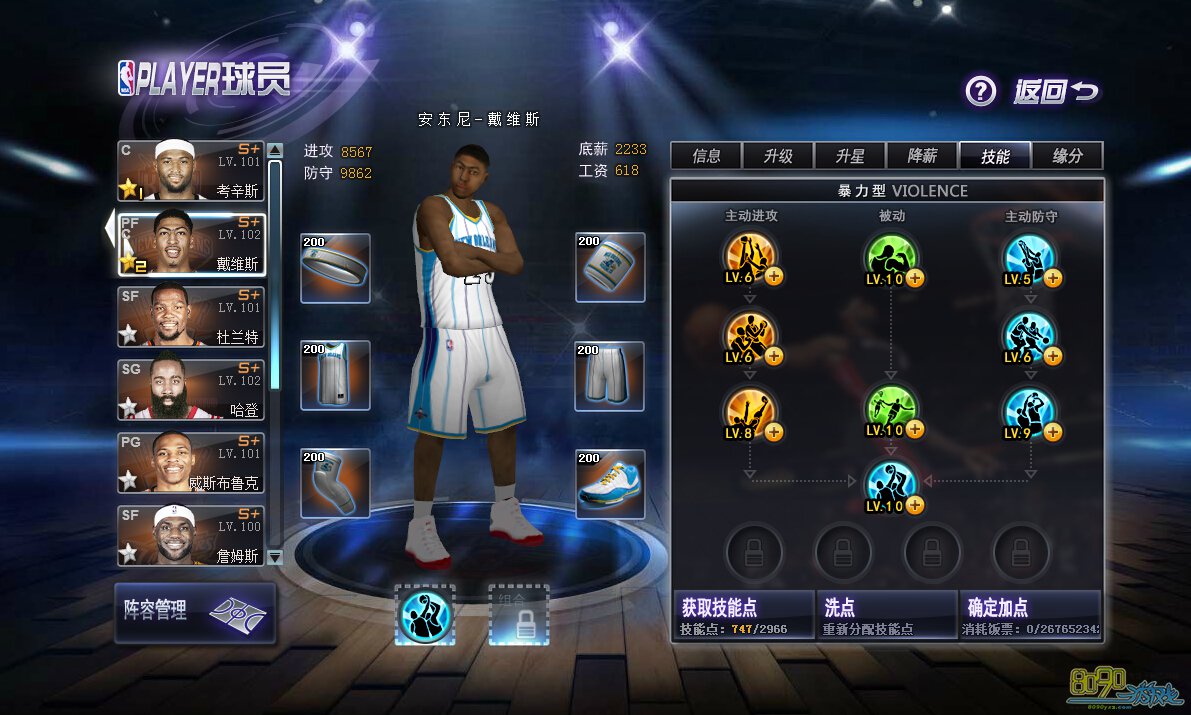Select the 升星 tab
The image size is (1191, 715).
coord(850,156)
